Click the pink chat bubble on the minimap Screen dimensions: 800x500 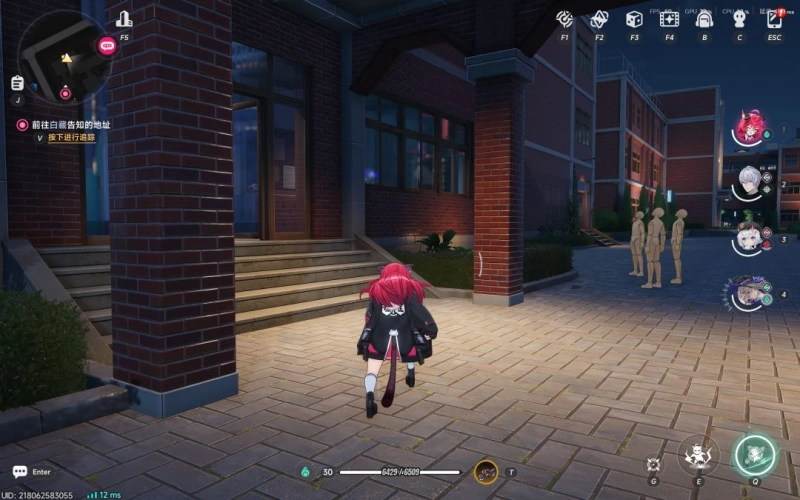pos(107,45)
